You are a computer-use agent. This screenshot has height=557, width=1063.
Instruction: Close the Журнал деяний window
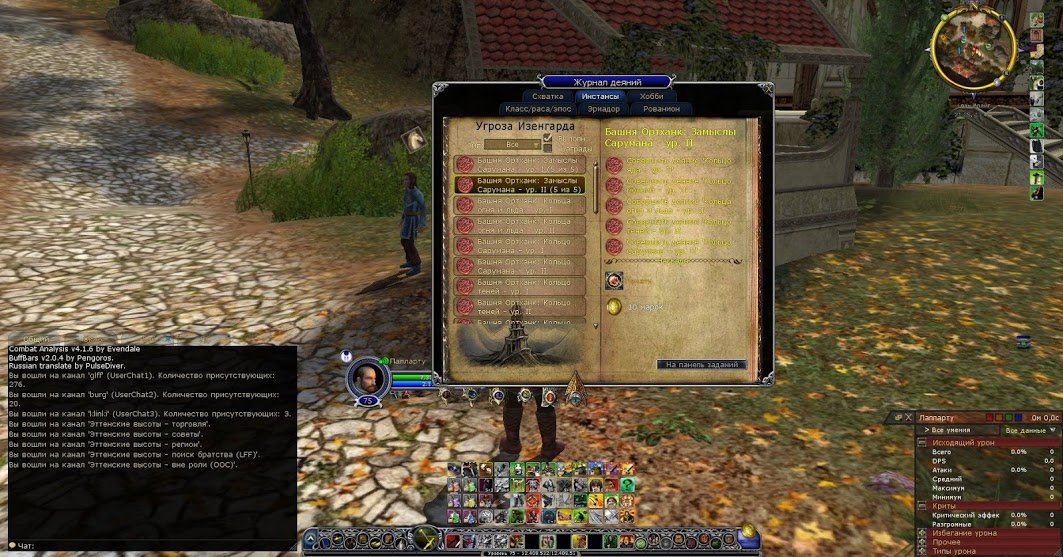coord(767,88)
